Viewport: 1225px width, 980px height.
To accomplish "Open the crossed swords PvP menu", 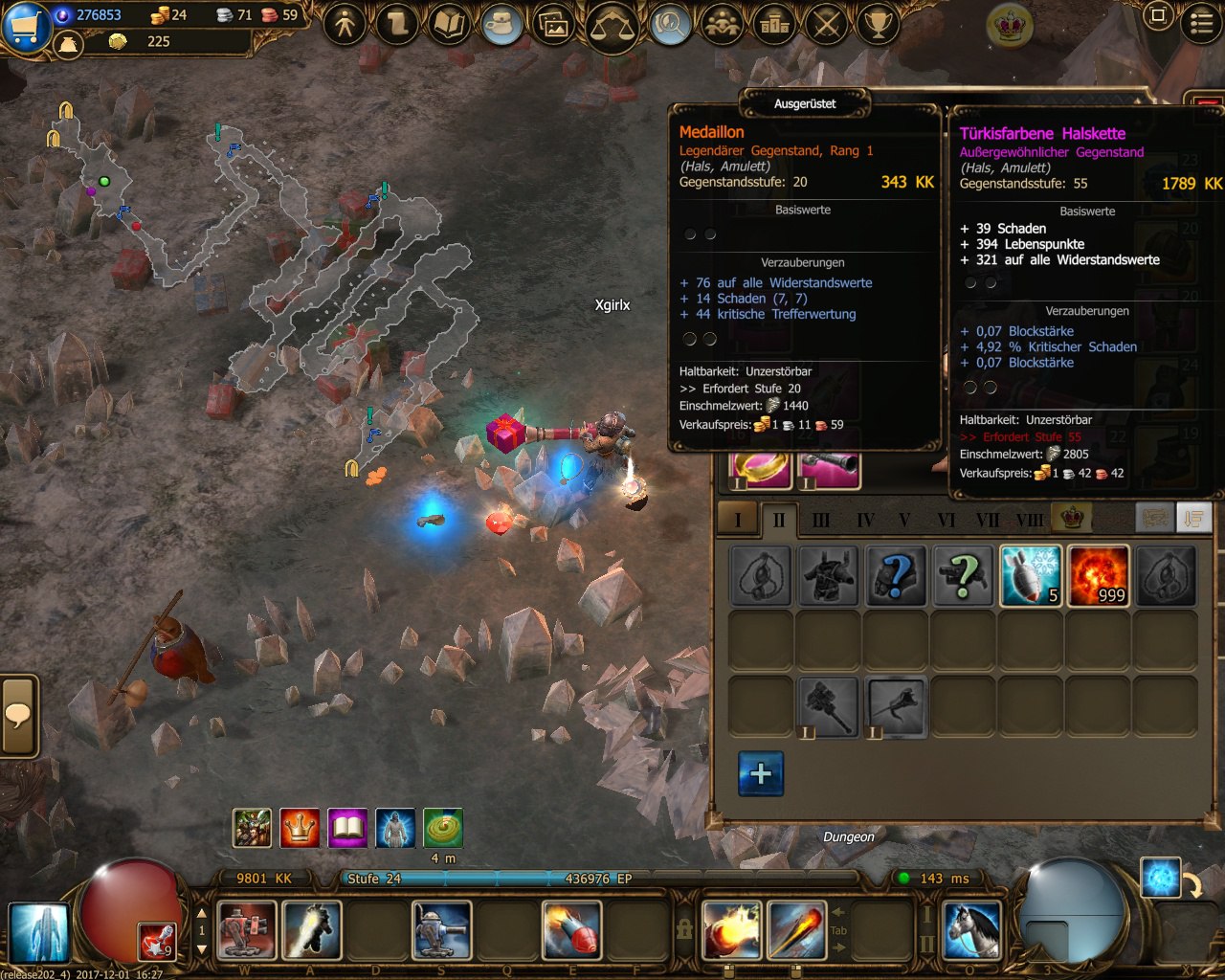I will coord(826,23).
